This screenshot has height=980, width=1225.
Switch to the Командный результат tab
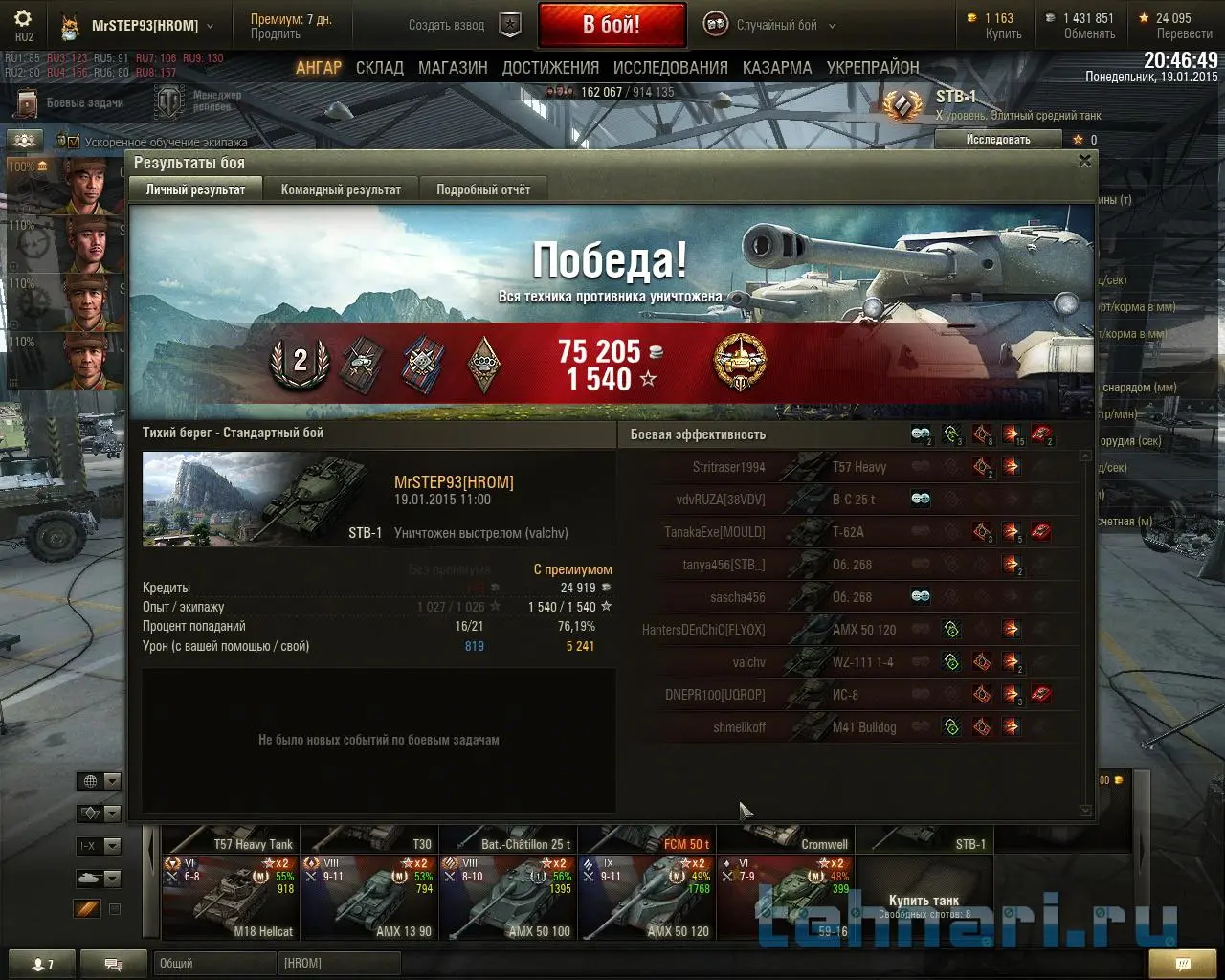(341, 189)
